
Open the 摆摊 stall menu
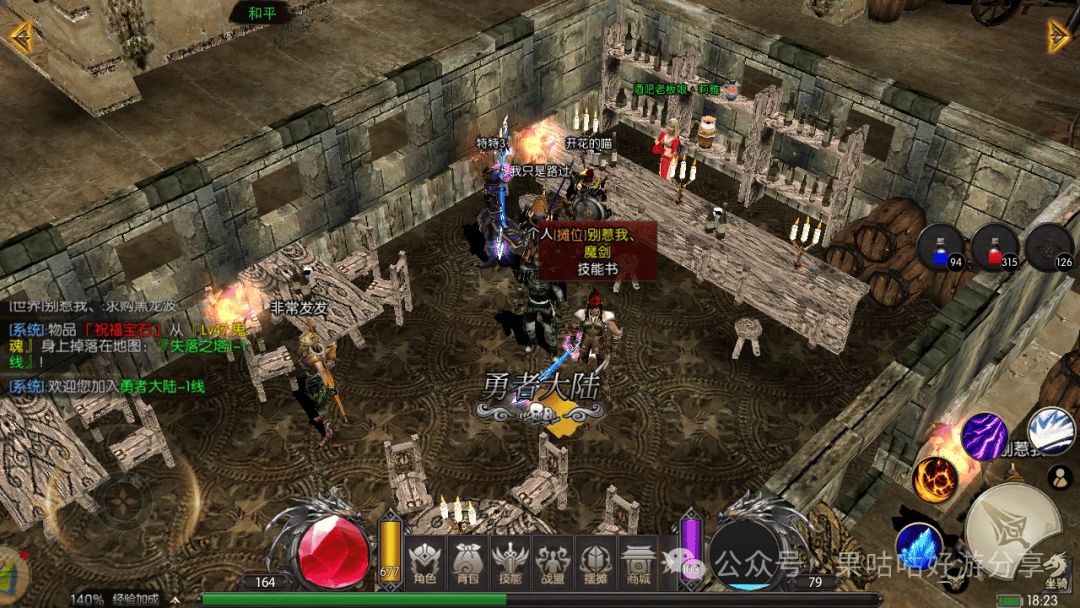click(x=595, y=561)
